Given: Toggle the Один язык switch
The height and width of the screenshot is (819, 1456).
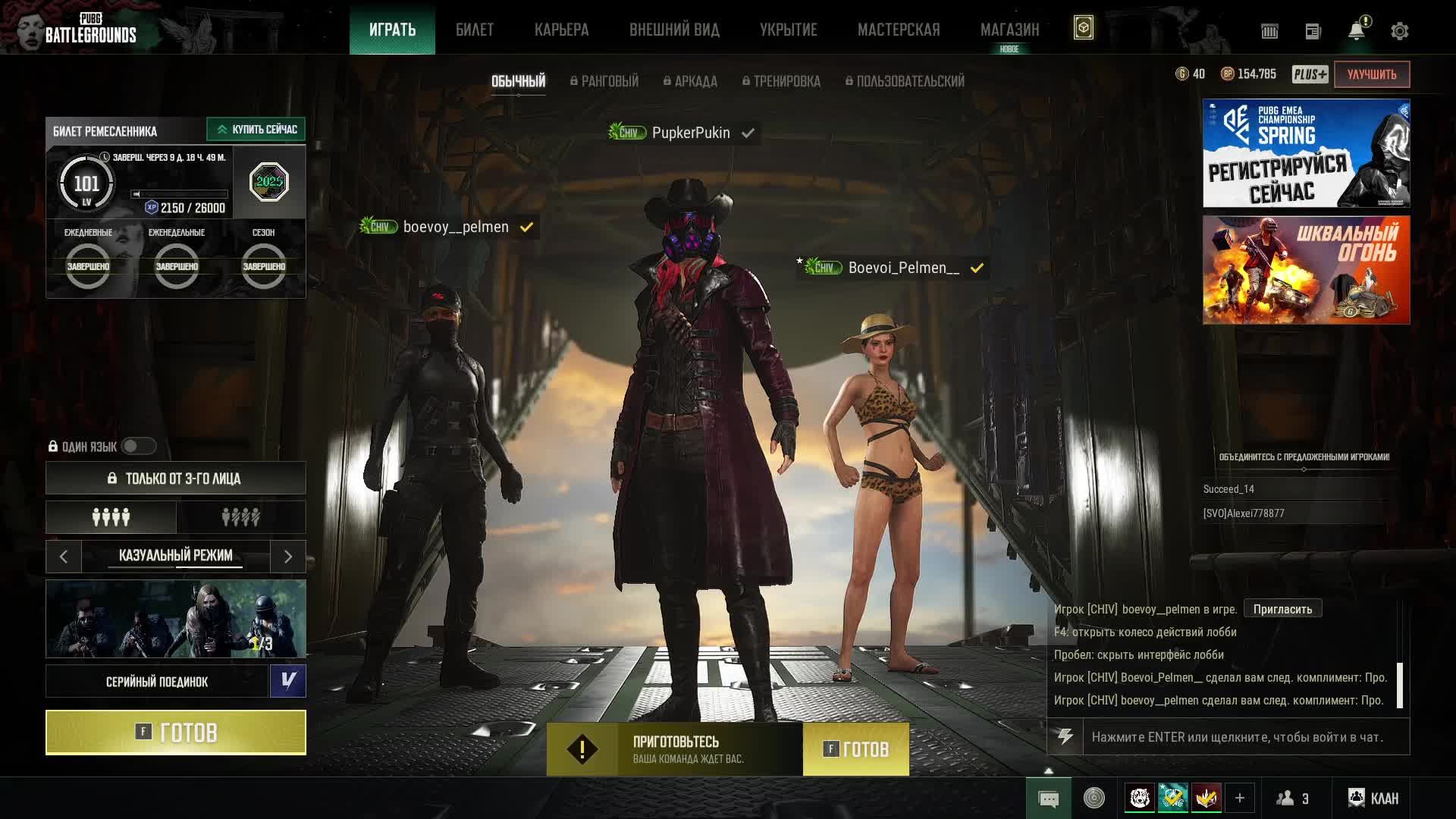Looking at the screenshot, I should tap(138, 447).
